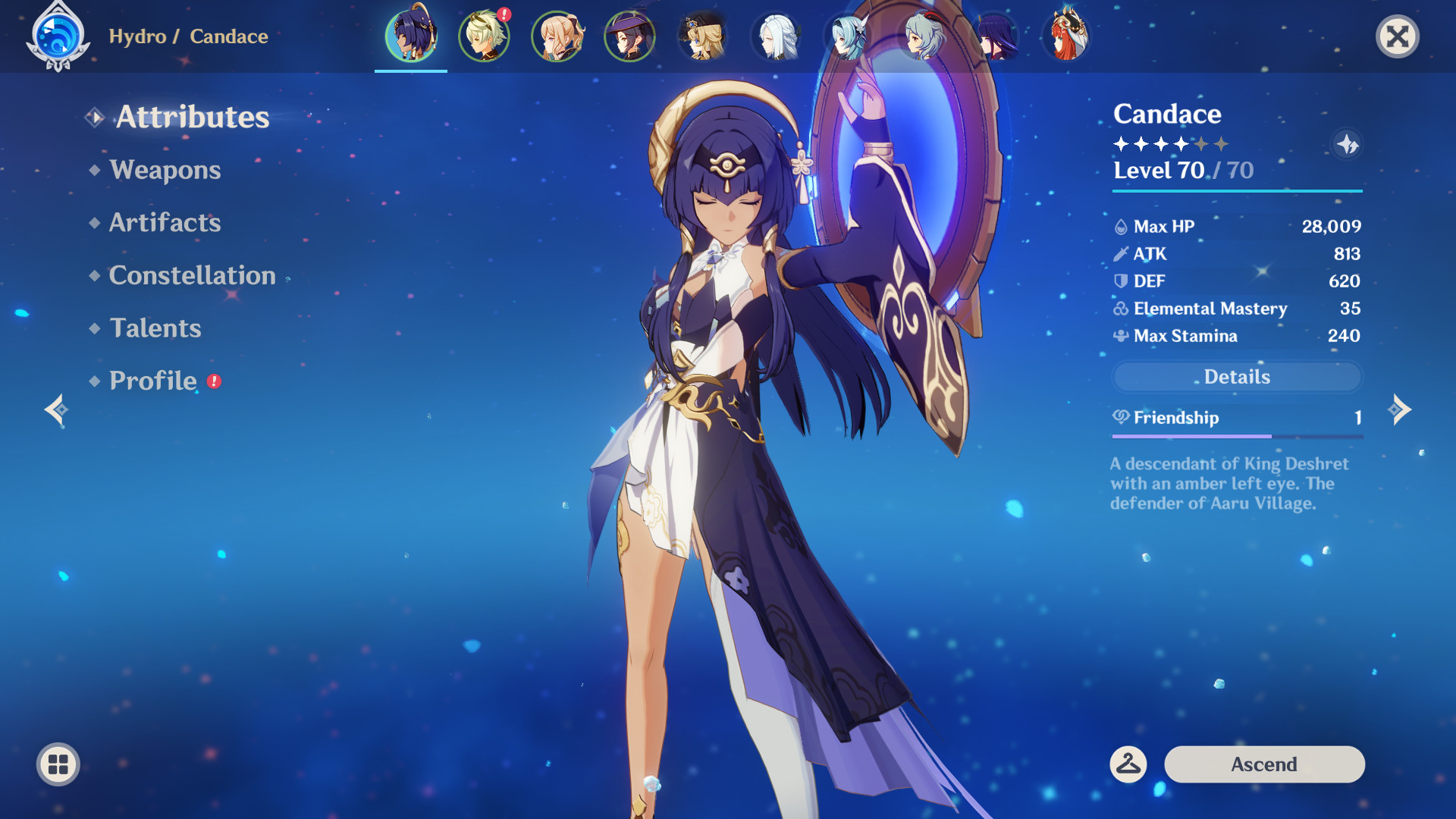Select the Hydro element emblem beside Candace's name
This screenshot has height=819, width=1456.
pos(59,36)
